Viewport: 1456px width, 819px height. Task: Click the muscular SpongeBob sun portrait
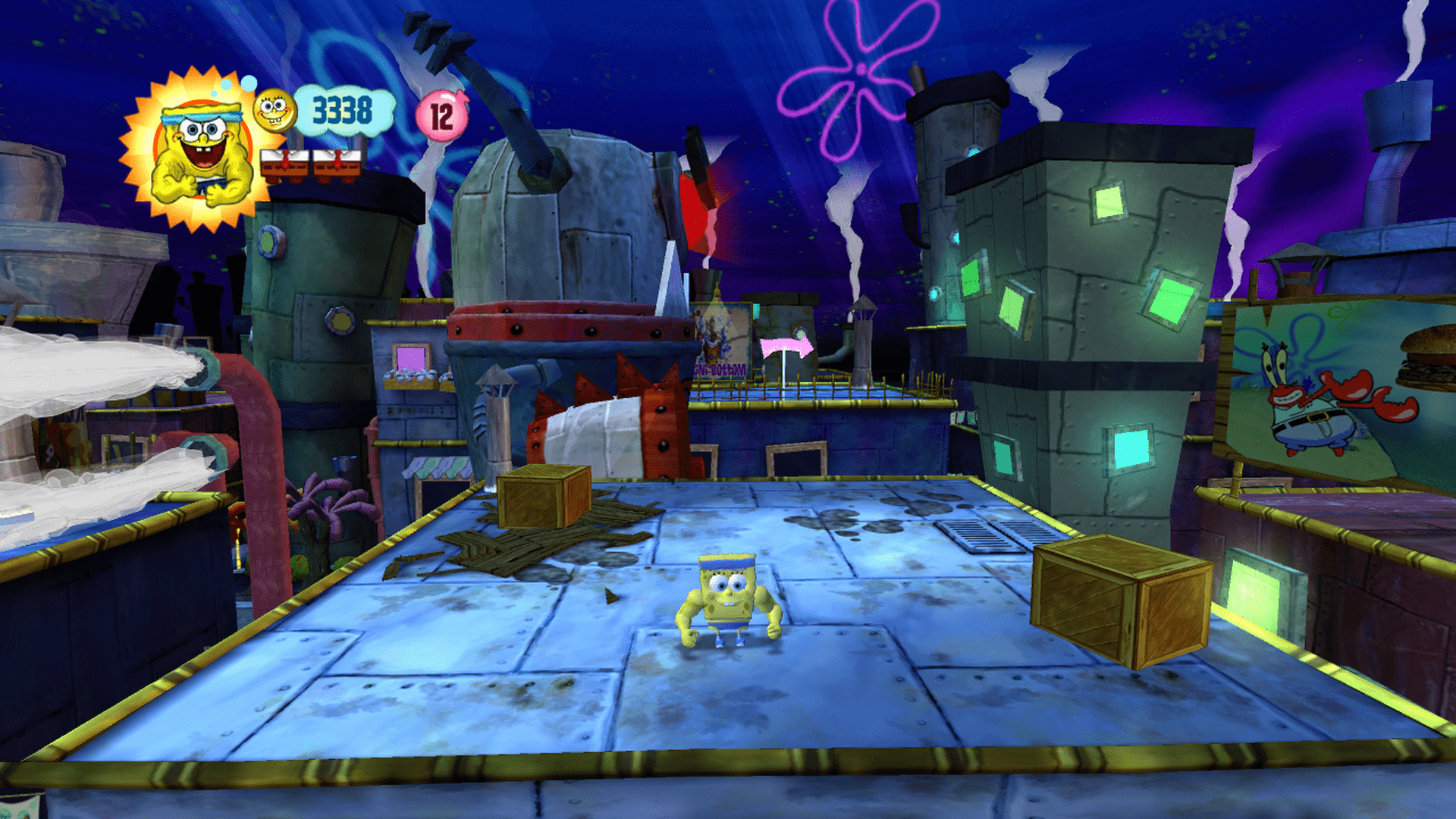(199, 152)
